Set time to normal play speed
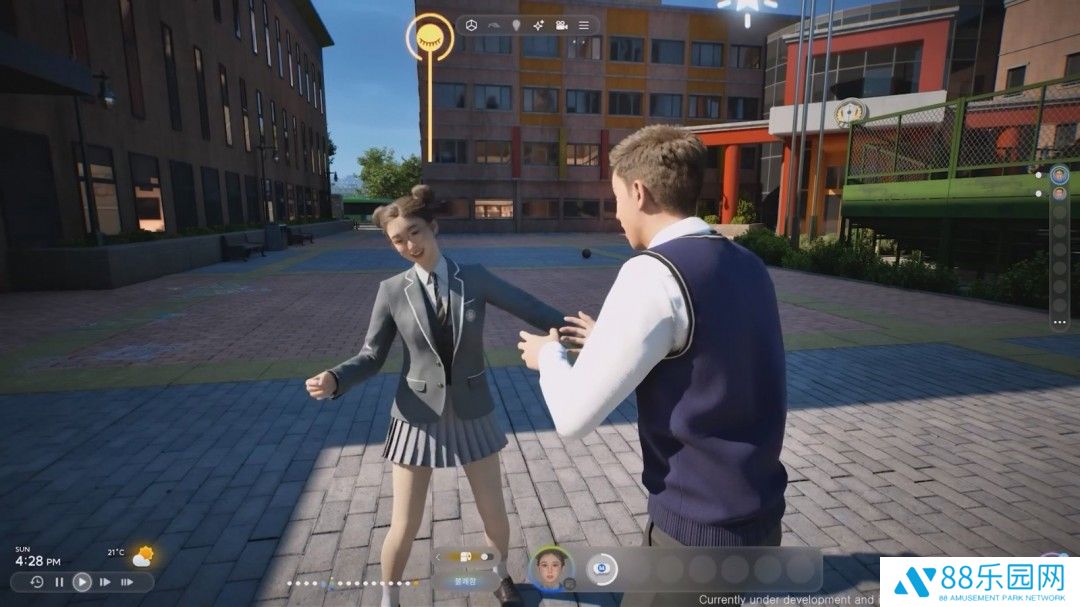 pos(82,582)
